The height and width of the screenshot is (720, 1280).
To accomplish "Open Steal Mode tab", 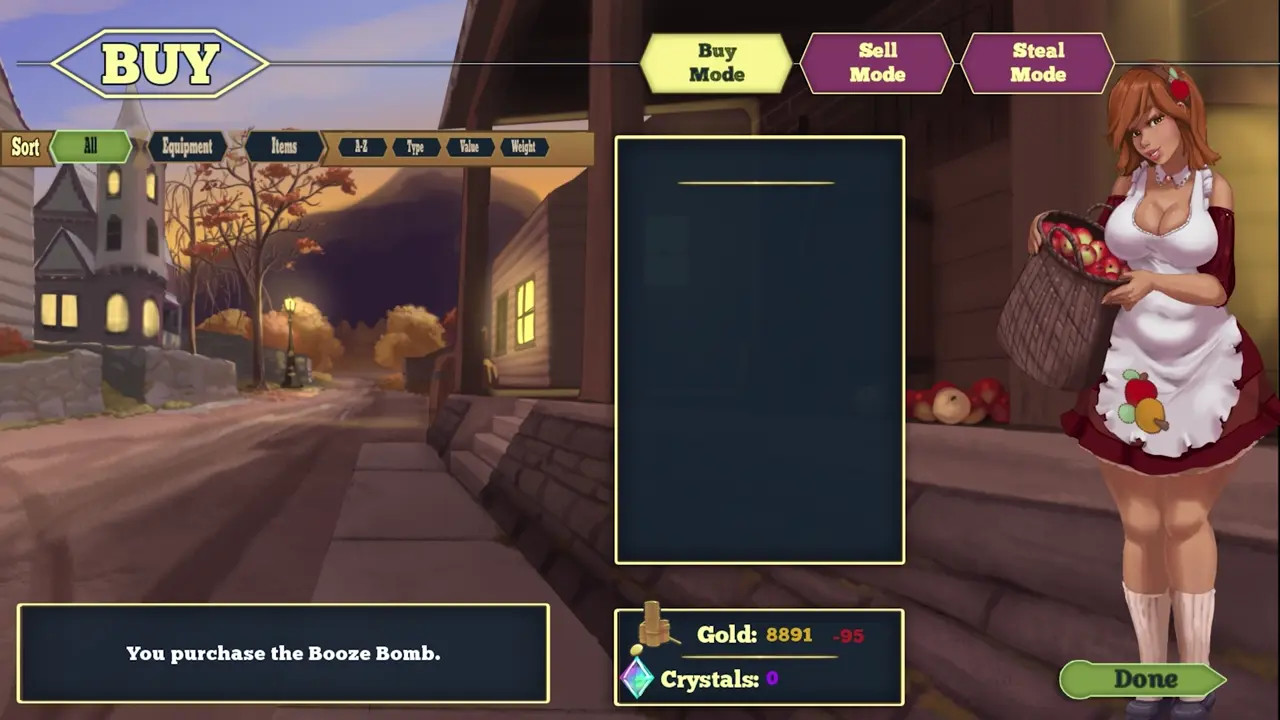I will tap(1037, 63).
